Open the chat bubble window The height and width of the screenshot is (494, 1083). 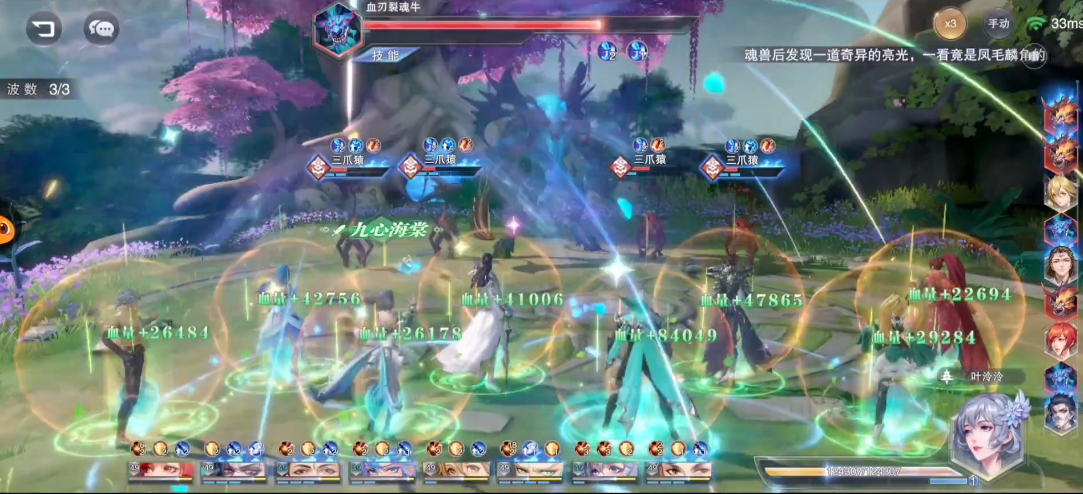(x=101, y=28)
